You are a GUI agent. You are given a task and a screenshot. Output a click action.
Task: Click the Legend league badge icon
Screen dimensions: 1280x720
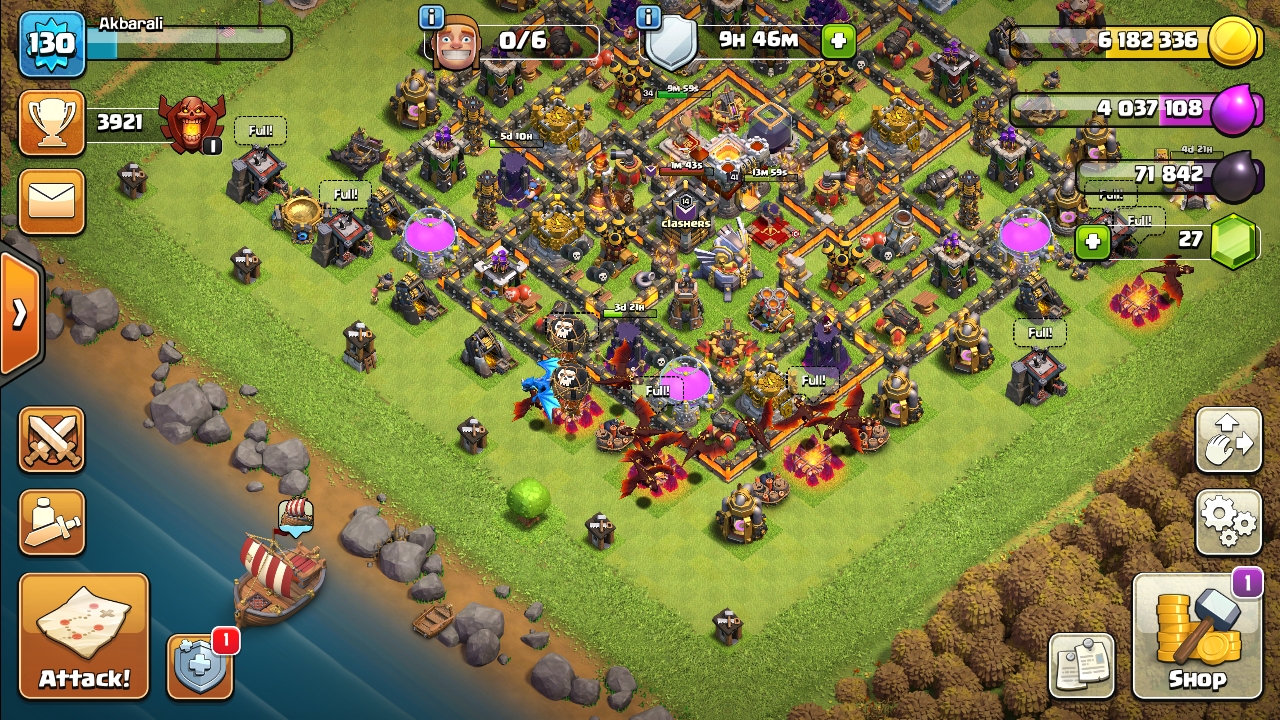pos(193,125)
